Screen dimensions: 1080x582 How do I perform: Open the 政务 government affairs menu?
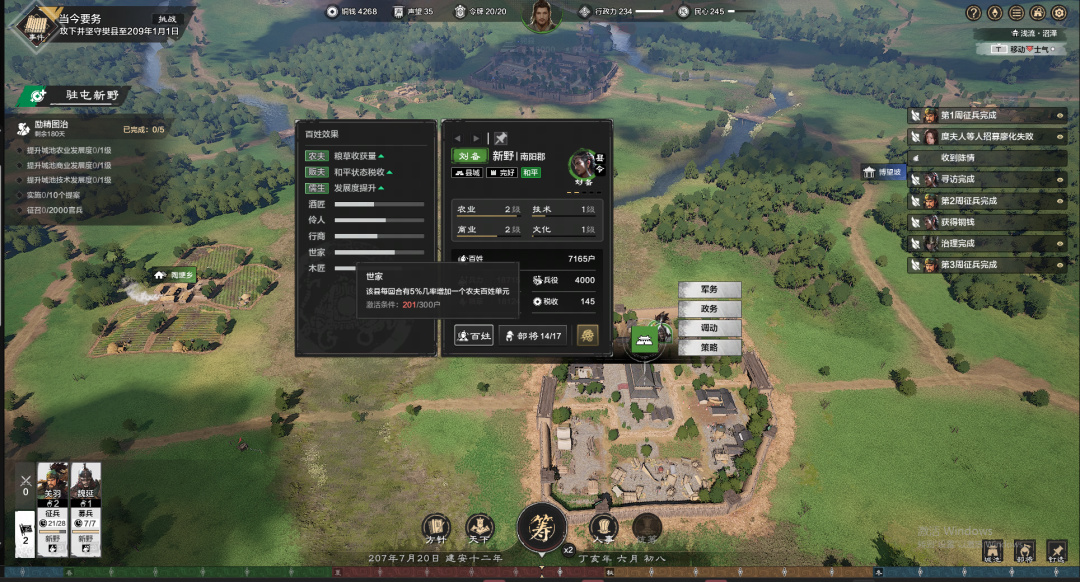coord(710,309)
